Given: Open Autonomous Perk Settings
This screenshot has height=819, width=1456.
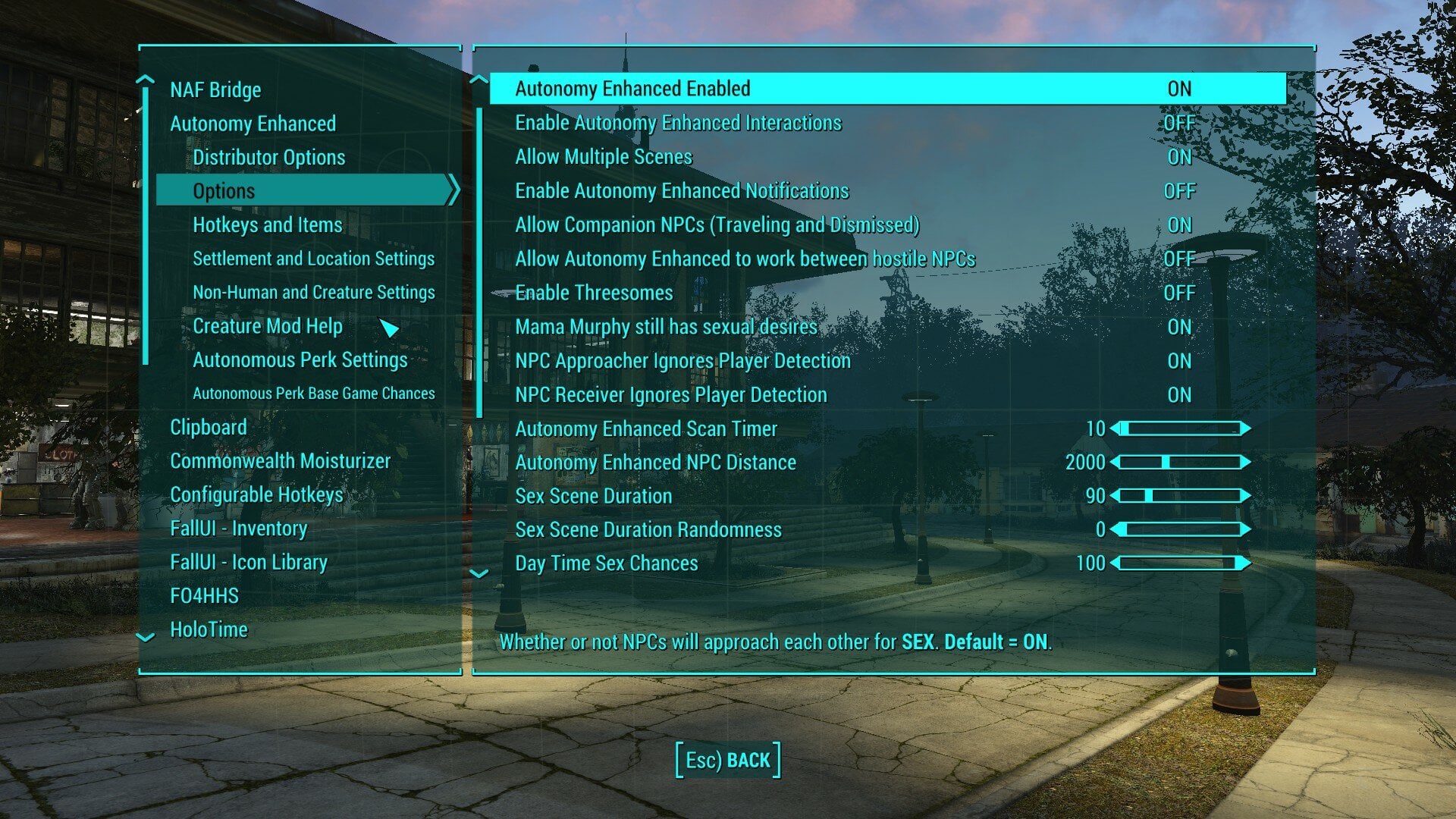Looking at the screenshot, I should click(x=300, y=360).
